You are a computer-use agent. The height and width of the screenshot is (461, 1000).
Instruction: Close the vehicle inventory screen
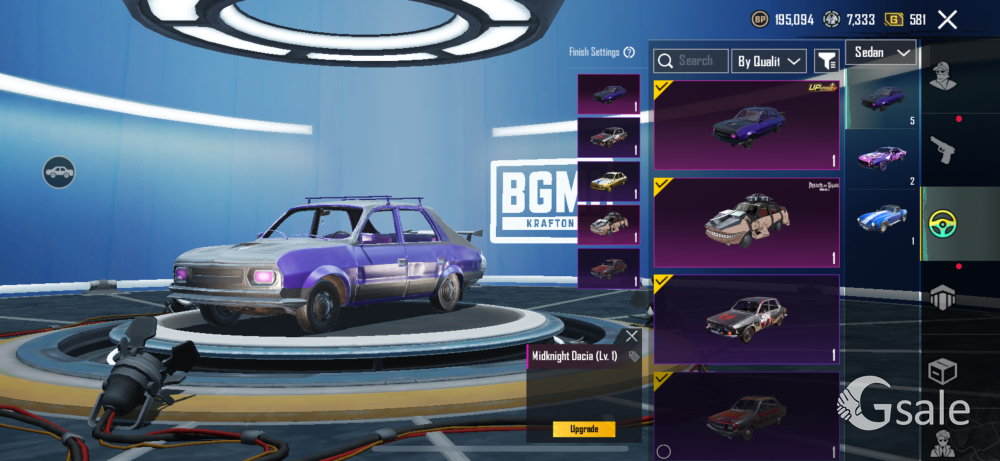[x=947, y=19]
